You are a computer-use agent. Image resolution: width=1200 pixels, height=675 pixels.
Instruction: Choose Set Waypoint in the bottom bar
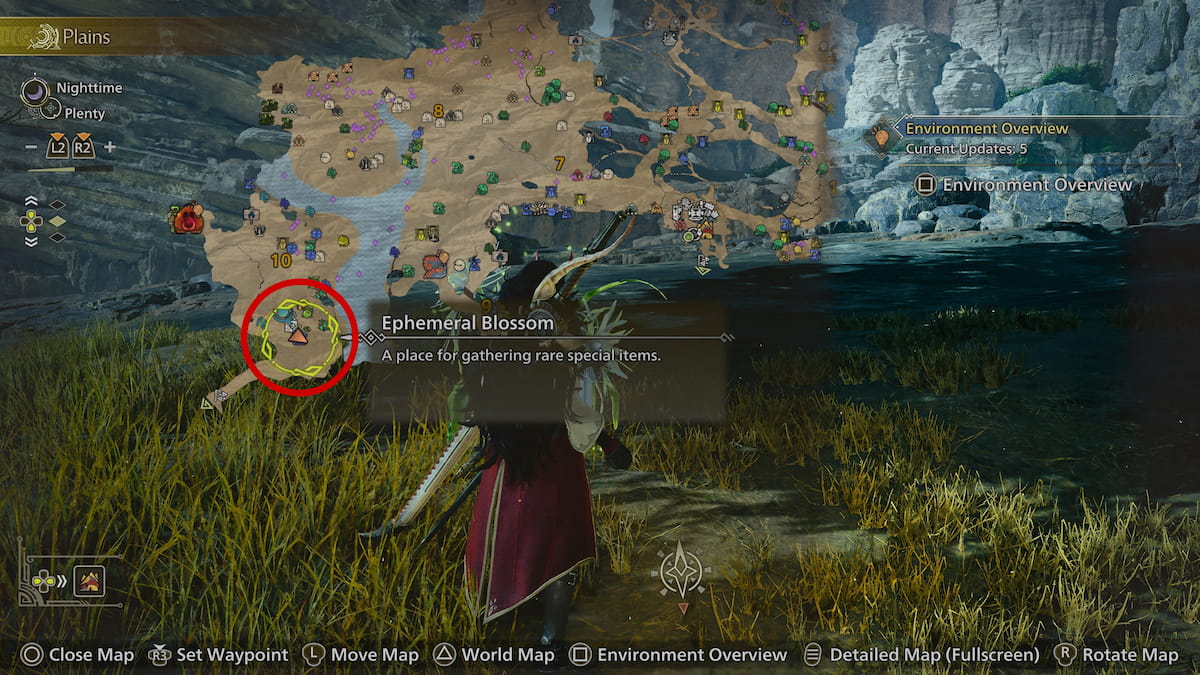tap(219, 655)
